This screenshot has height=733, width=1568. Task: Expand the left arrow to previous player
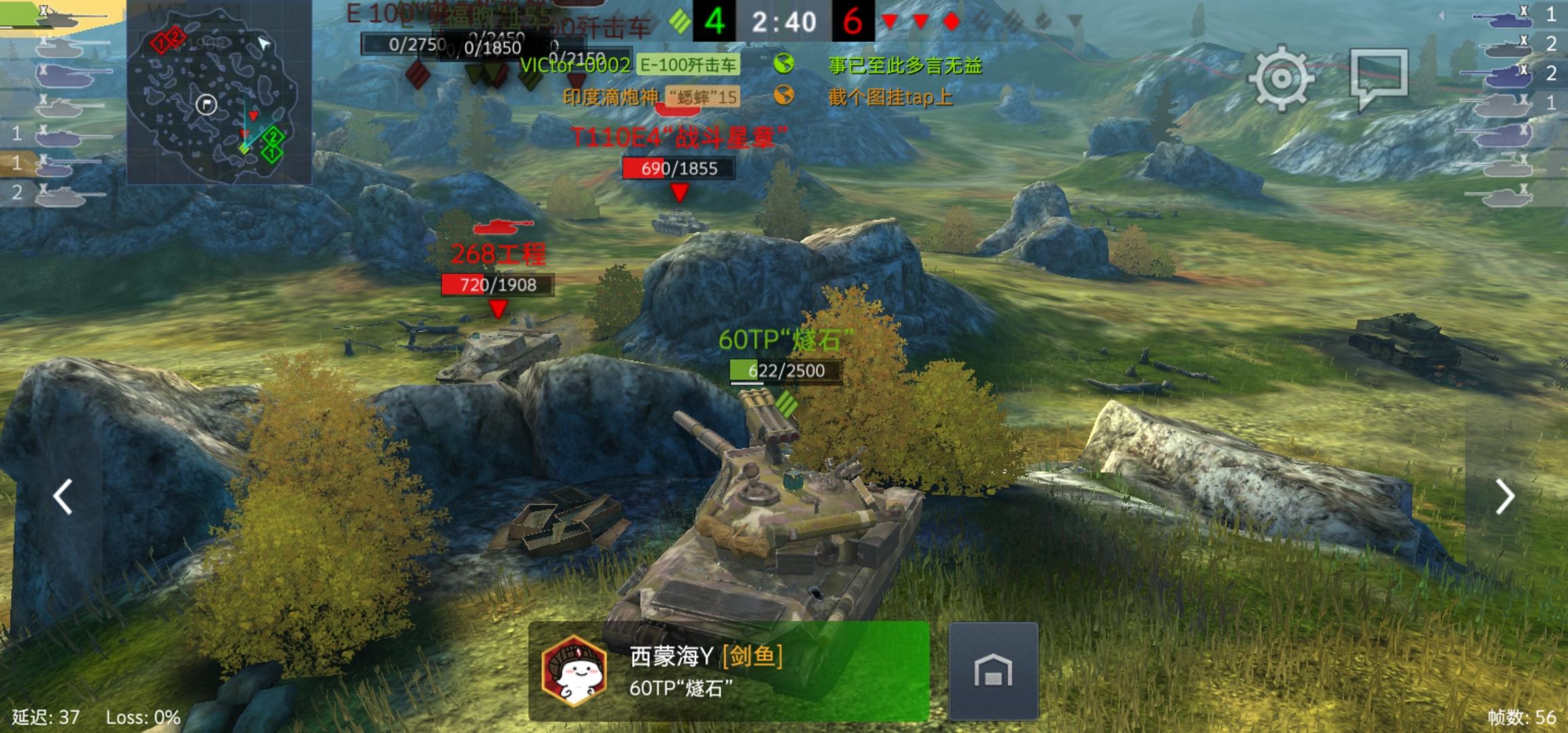point(62,496)
